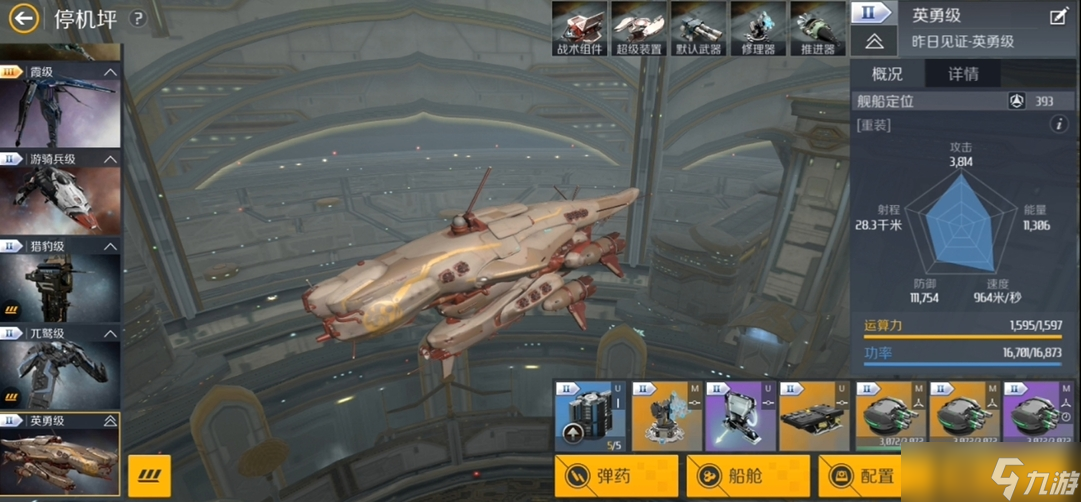Open the 修理器 repairer slot
Image resolution: width=1081 pixels, height=502 pixels.
point(758,27)
